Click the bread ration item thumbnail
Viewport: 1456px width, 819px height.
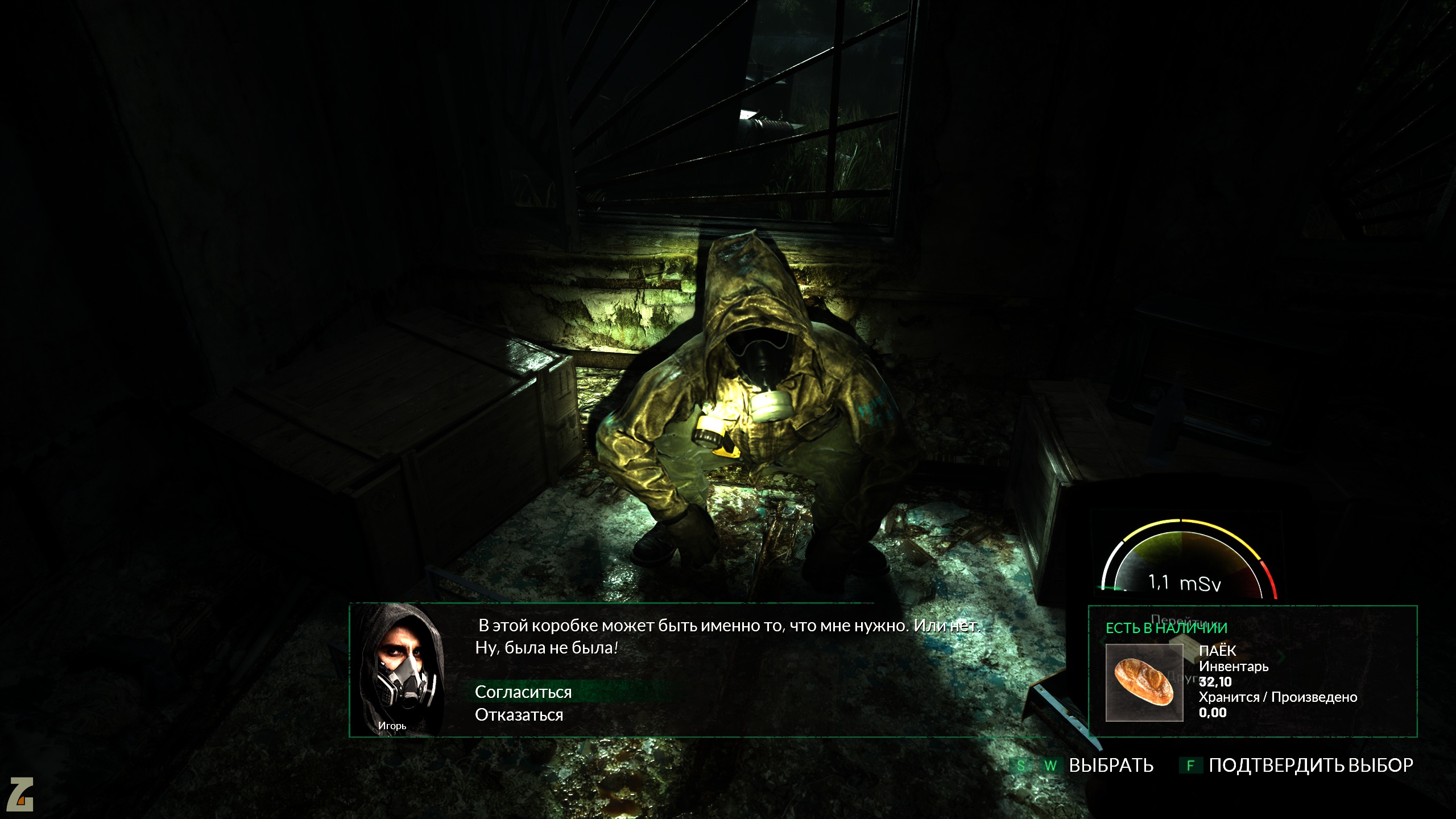pos(1144,682)
